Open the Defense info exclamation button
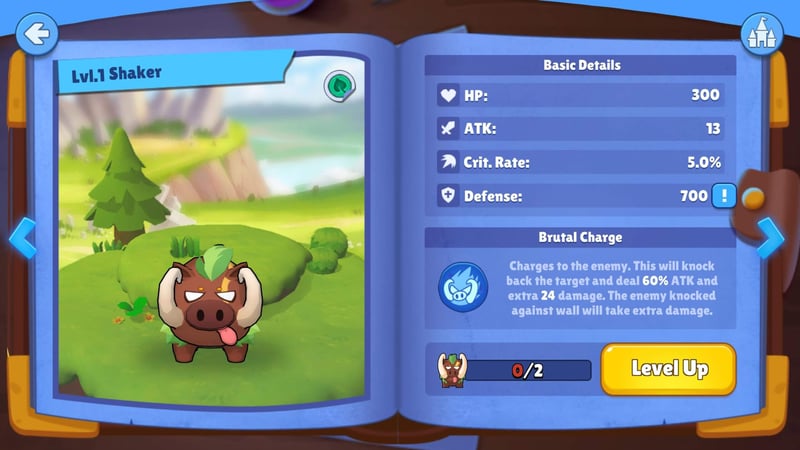 (x=723, y=196)
